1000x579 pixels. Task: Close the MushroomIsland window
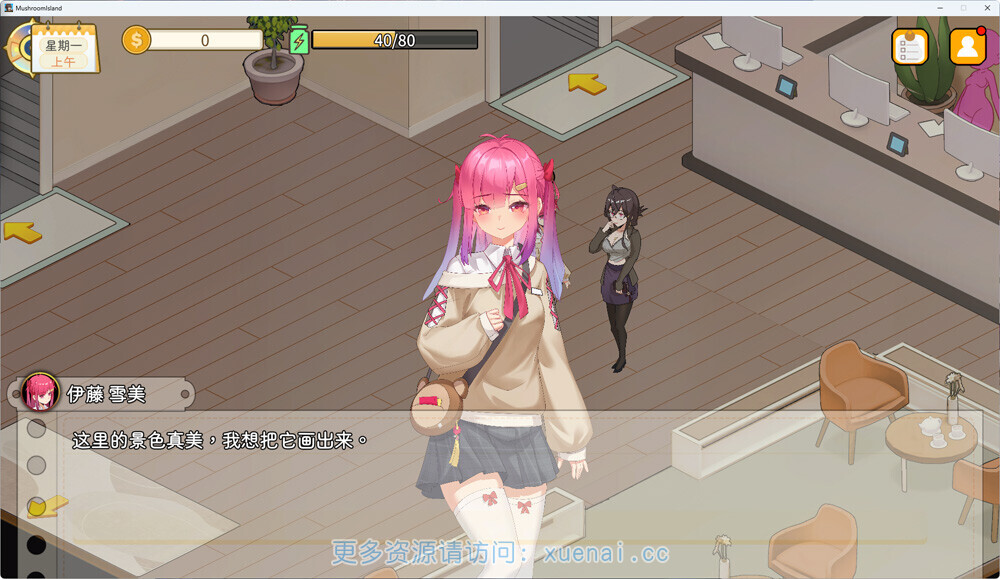tap(986, 7)
